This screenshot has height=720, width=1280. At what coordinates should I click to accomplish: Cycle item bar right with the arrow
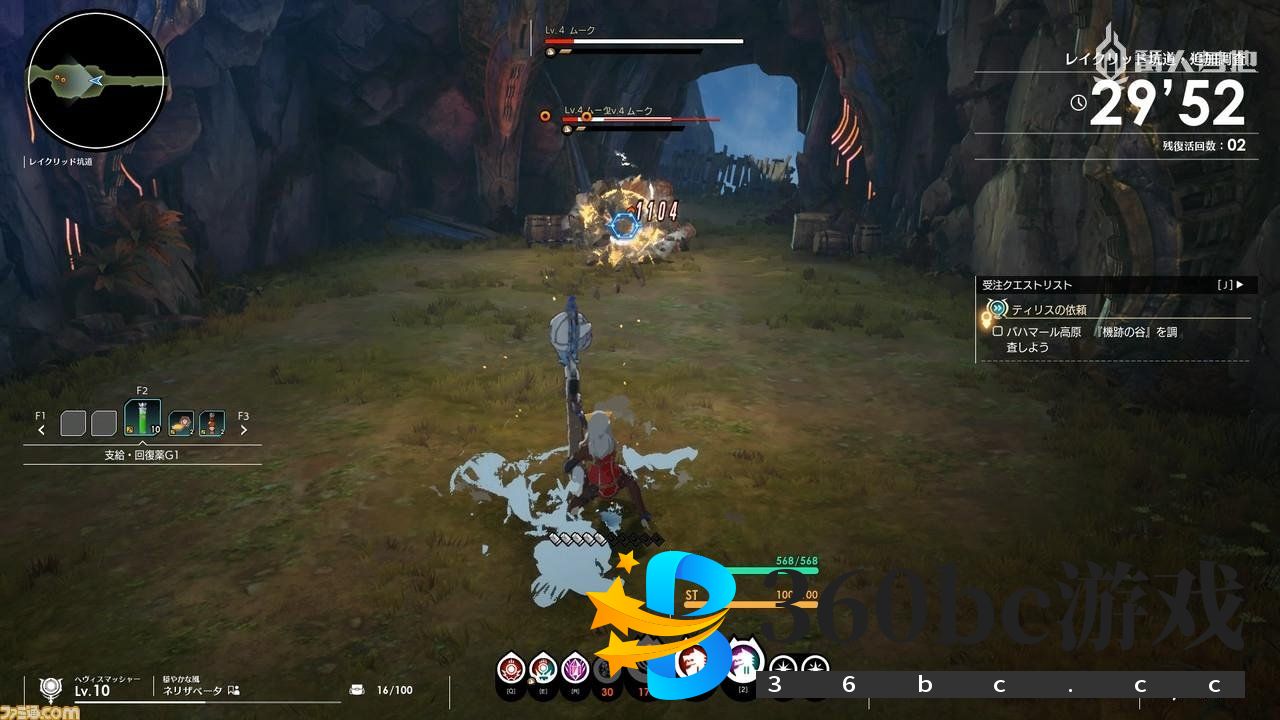(243, 430)
